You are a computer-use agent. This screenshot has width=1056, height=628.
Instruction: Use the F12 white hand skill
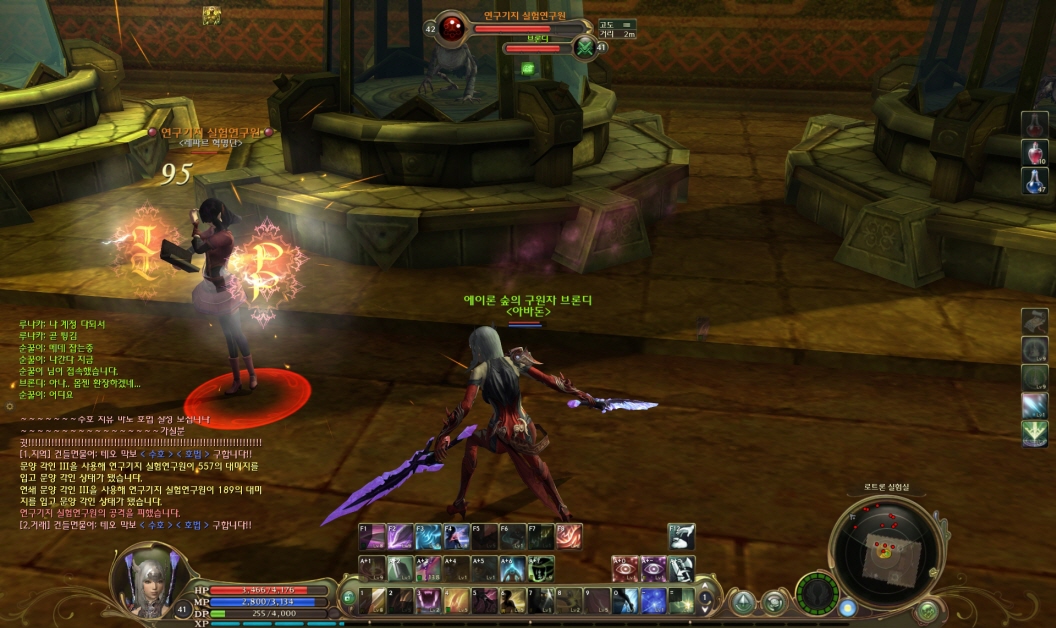pyautogui.click(x=682, y=537)
